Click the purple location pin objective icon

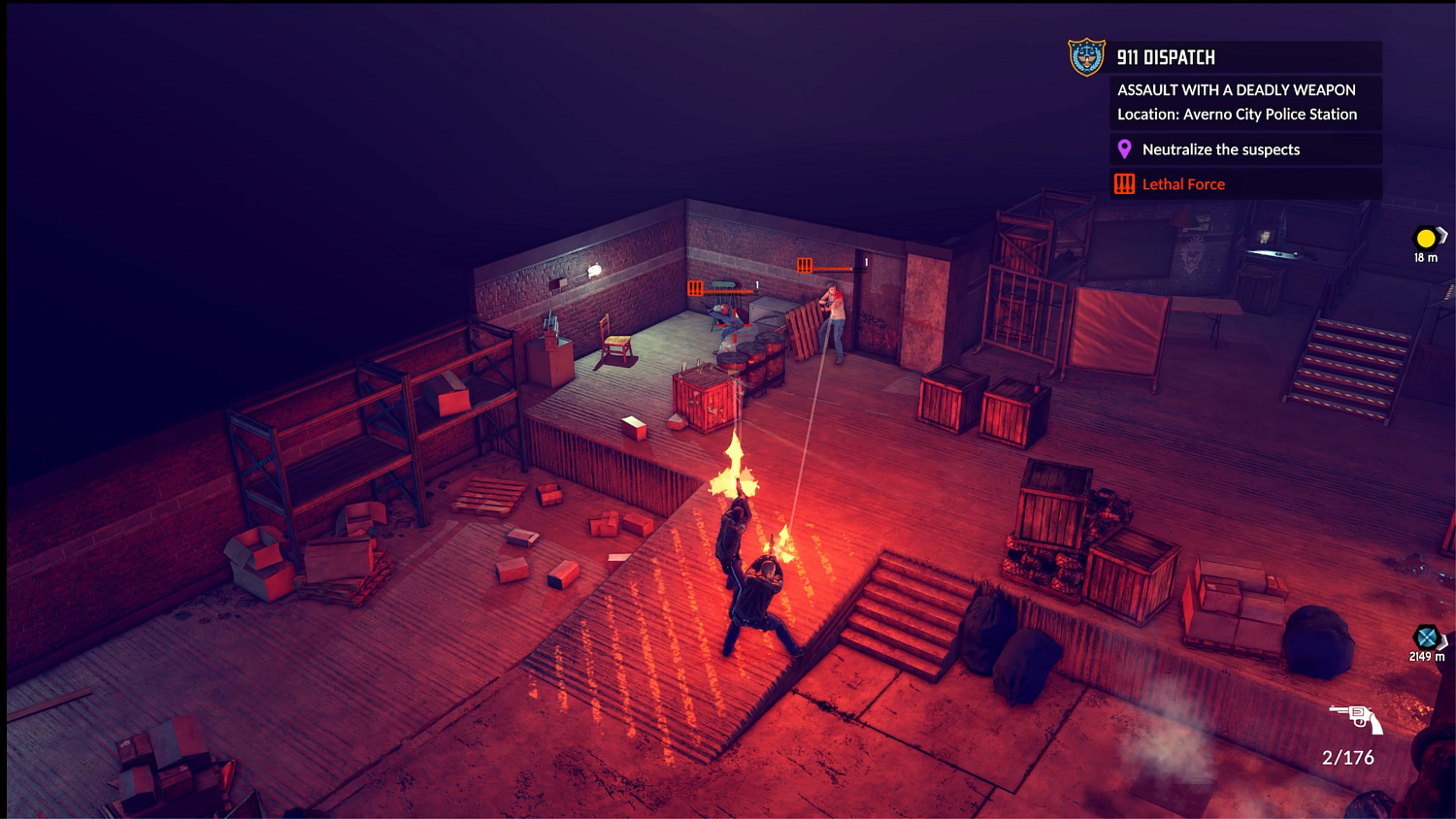click(1125, 148)
